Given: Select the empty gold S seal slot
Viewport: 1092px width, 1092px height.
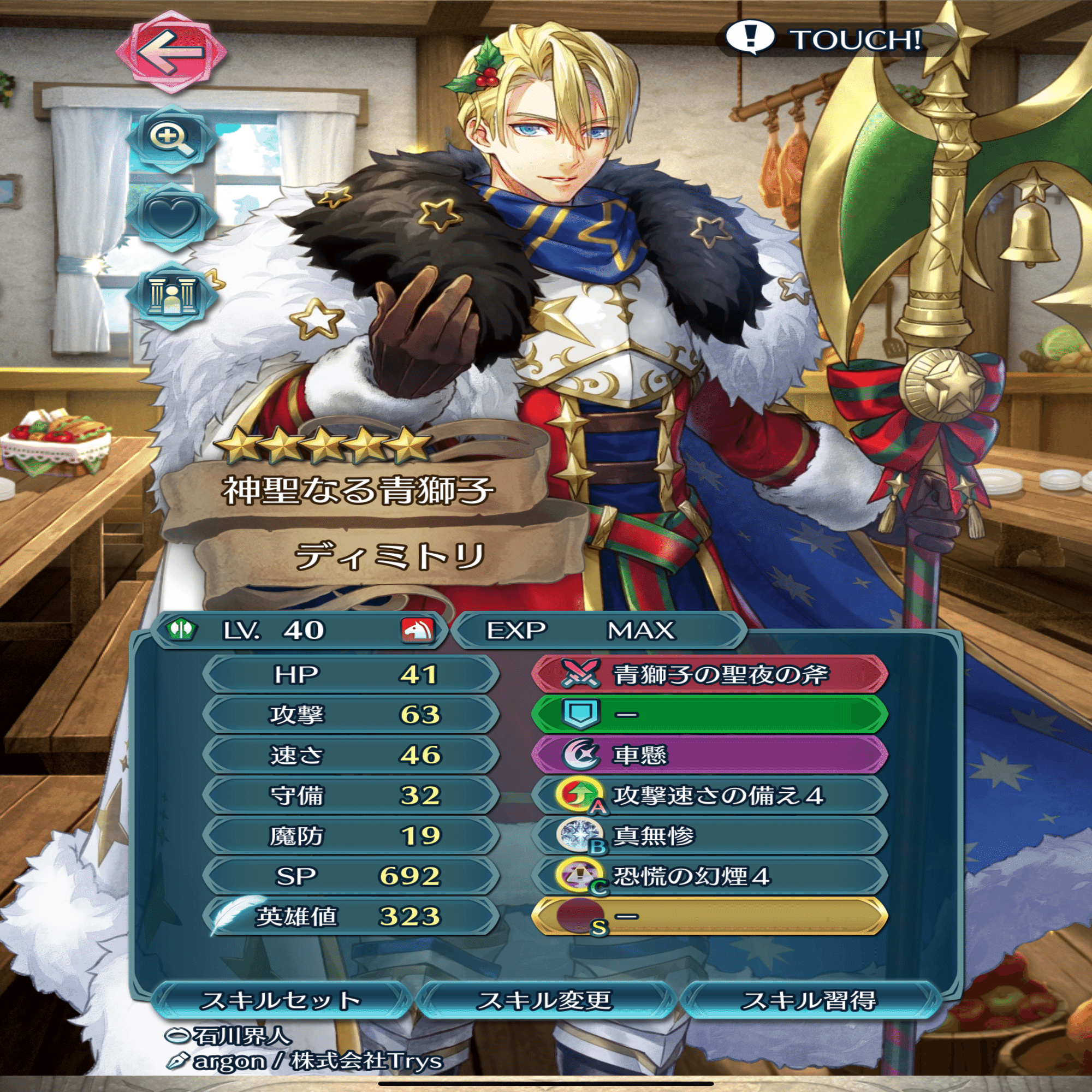Looking at the screenshot, I should (x=709, y=916).
